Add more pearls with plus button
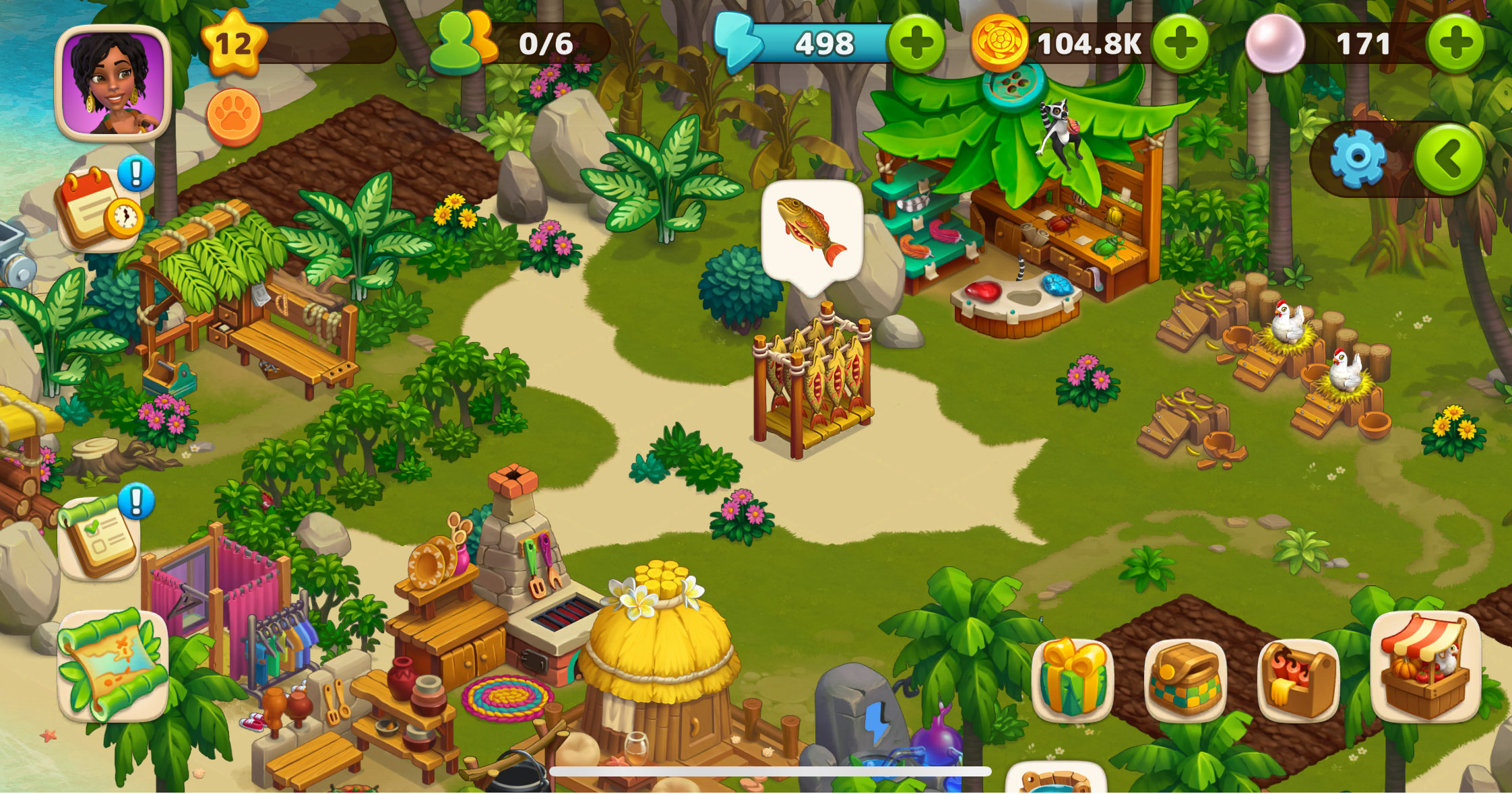This screenshot has width=1512, height=794. [x=1455, y=43]
